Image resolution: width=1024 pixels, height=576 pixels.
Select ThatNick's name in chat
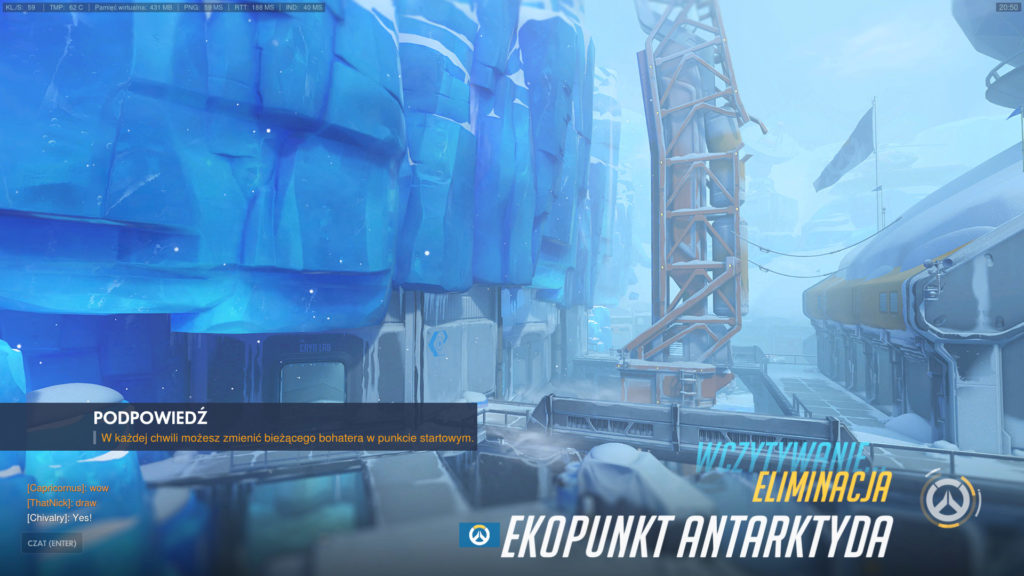(48, 503)
